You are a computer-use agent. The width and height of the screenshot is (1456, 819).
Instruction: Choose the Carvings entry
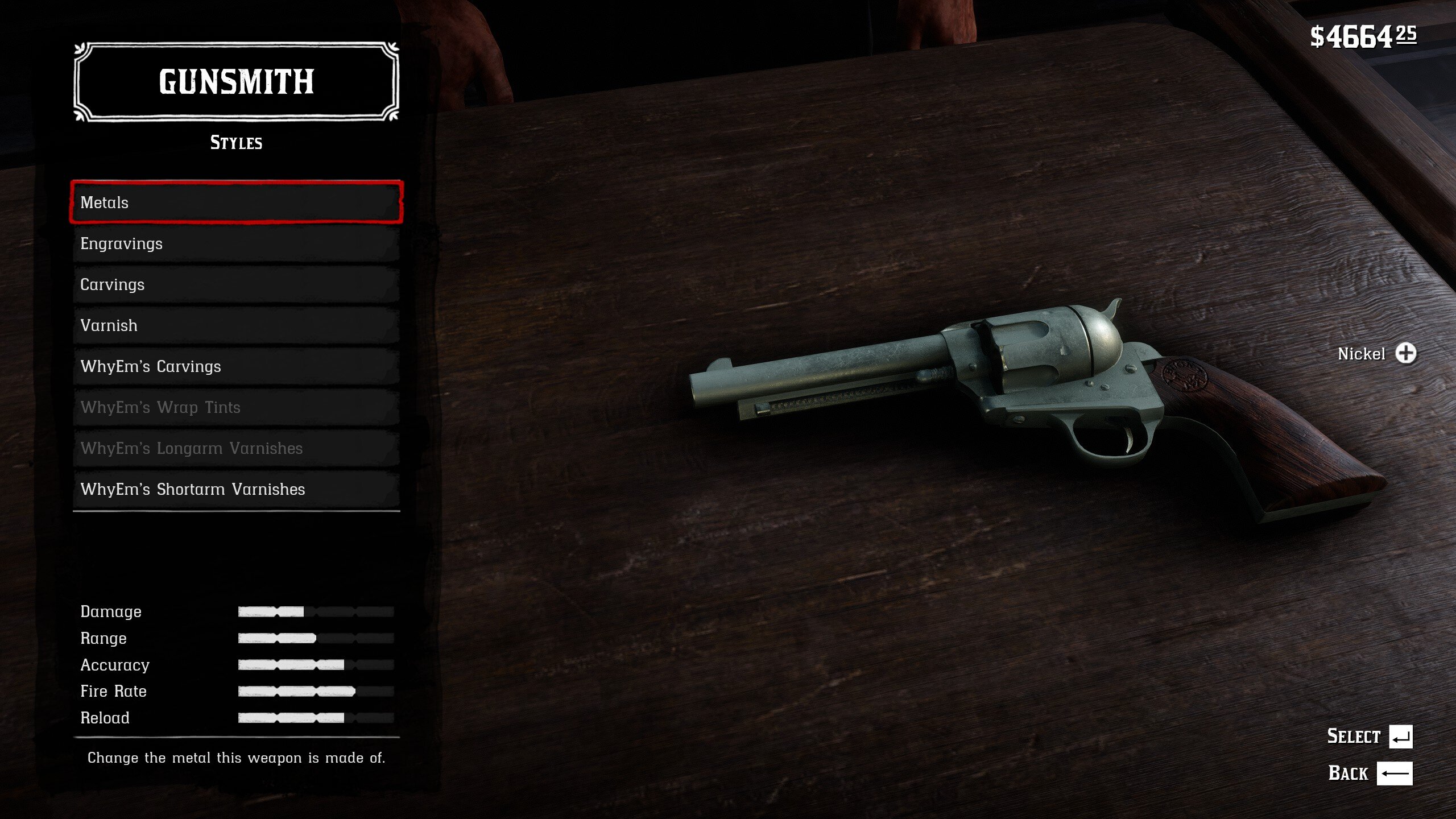(236, 284)
